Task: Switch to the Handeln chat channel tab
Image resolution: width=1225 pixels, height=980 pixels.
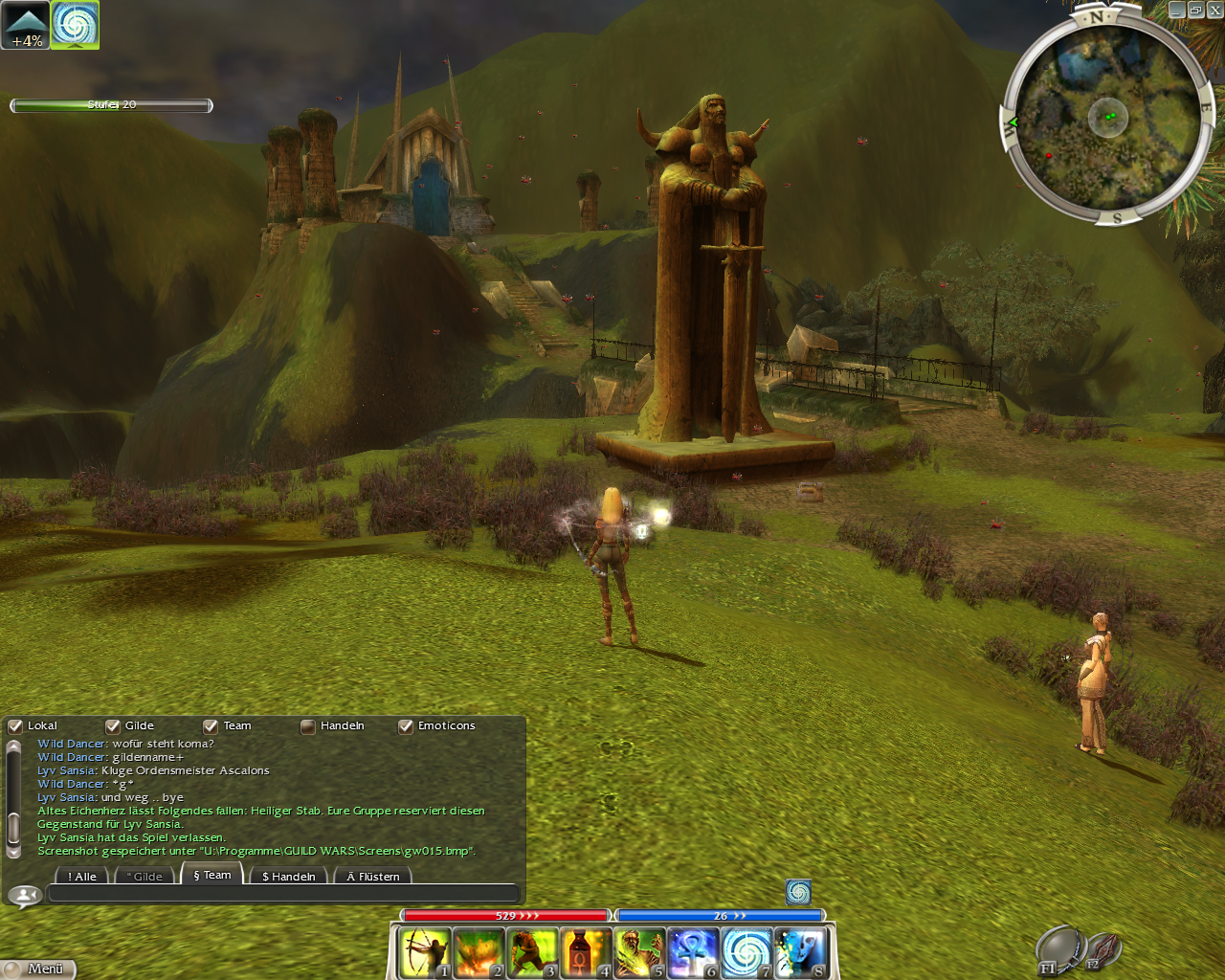Action: click(x=288, y=876)
